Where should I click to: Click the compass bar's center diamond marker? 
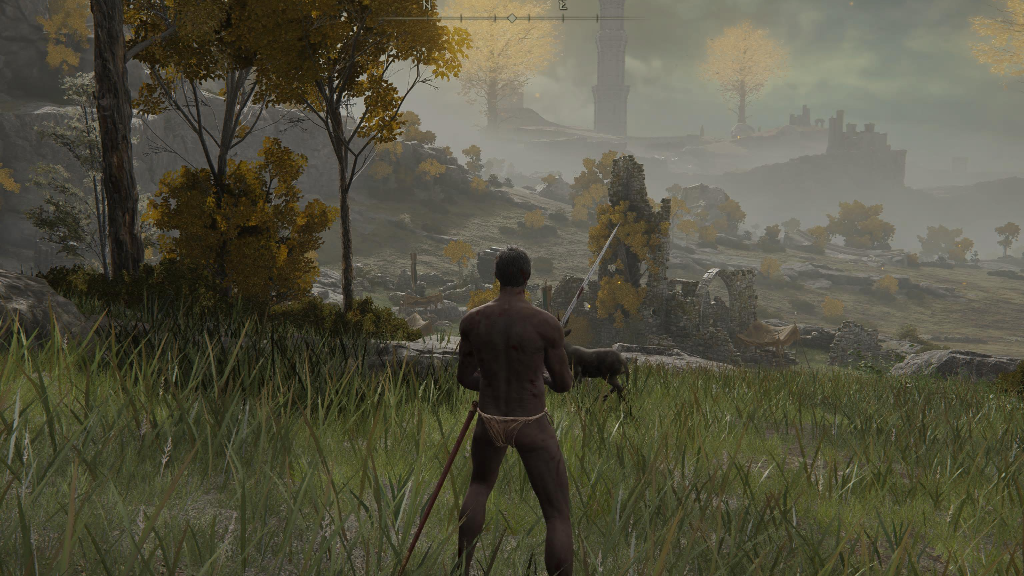click(x=512, y=18)
